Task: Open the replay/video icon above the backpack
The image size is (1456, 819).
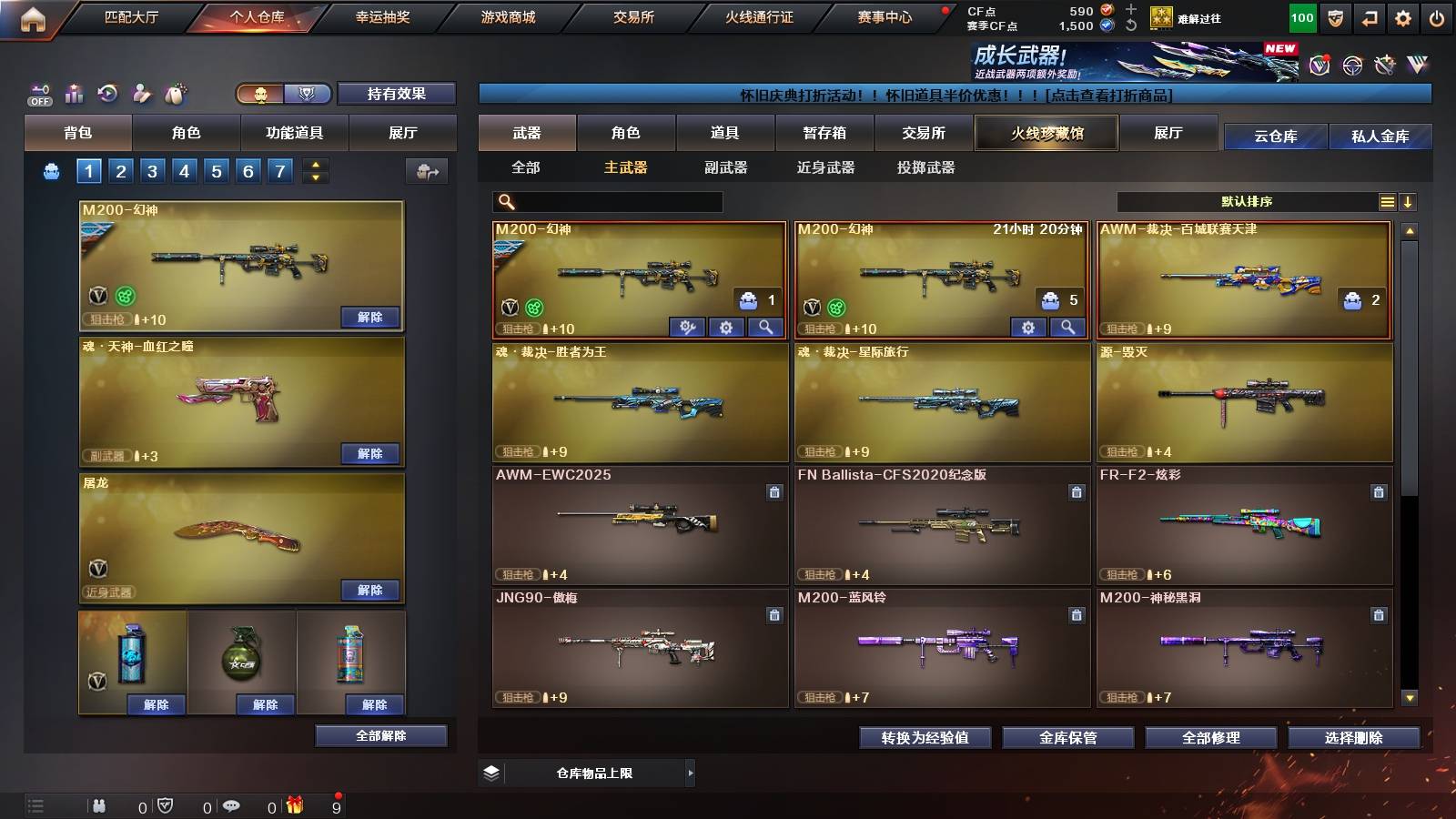Action: [107, 92]
